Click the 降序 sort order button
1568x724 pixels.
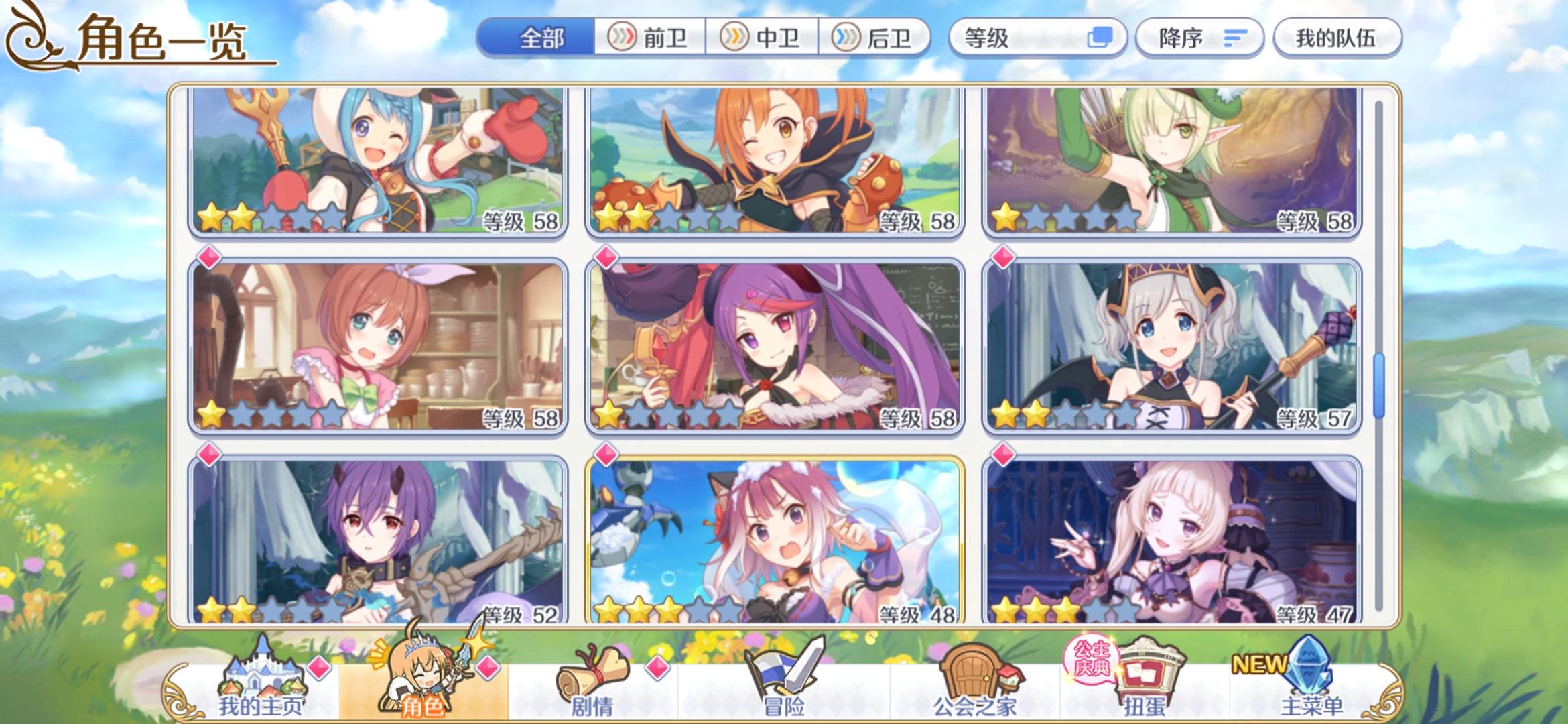1199,38
